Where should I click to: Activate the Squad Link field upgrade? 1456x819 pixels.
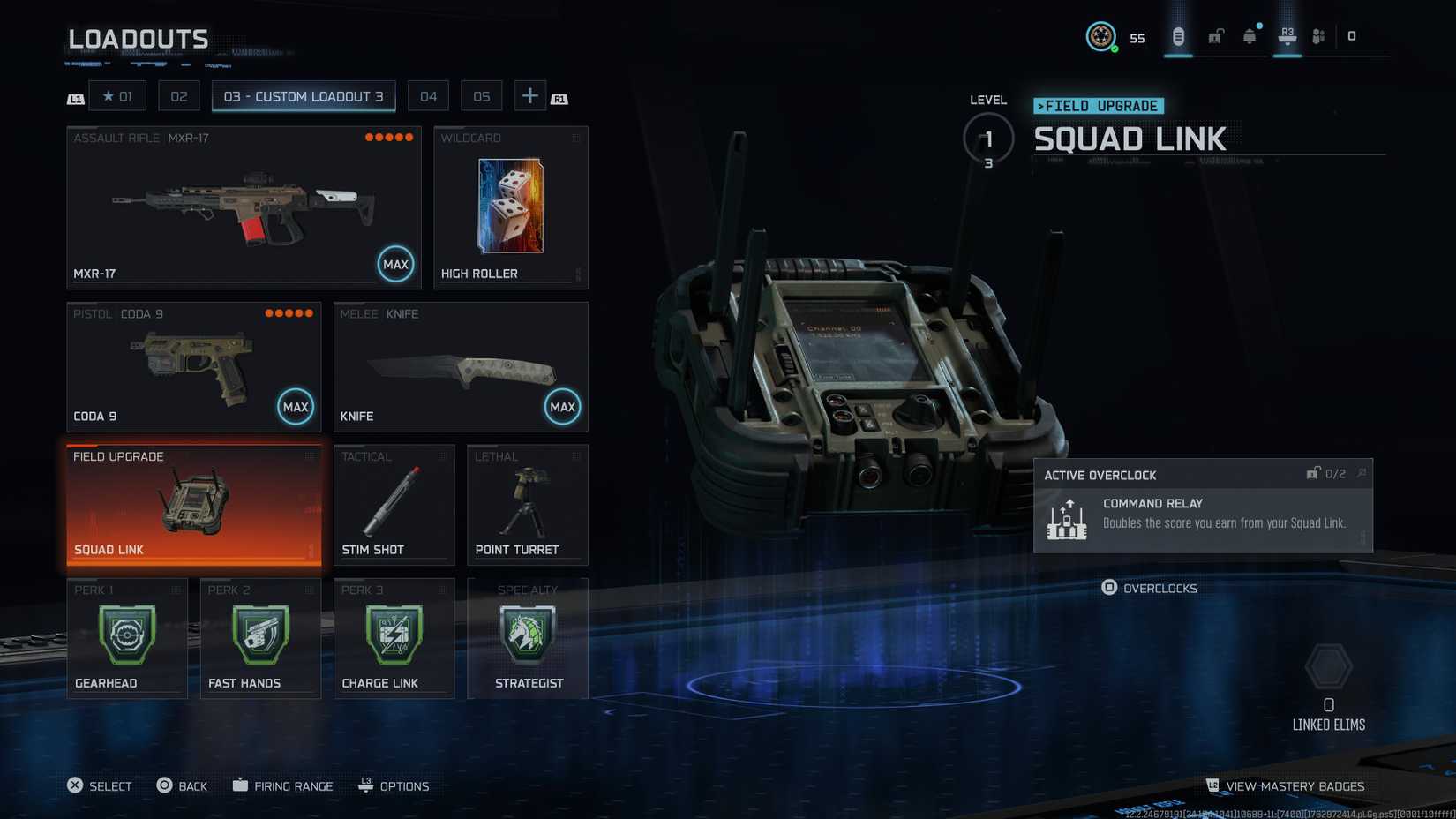coord(194,503)
